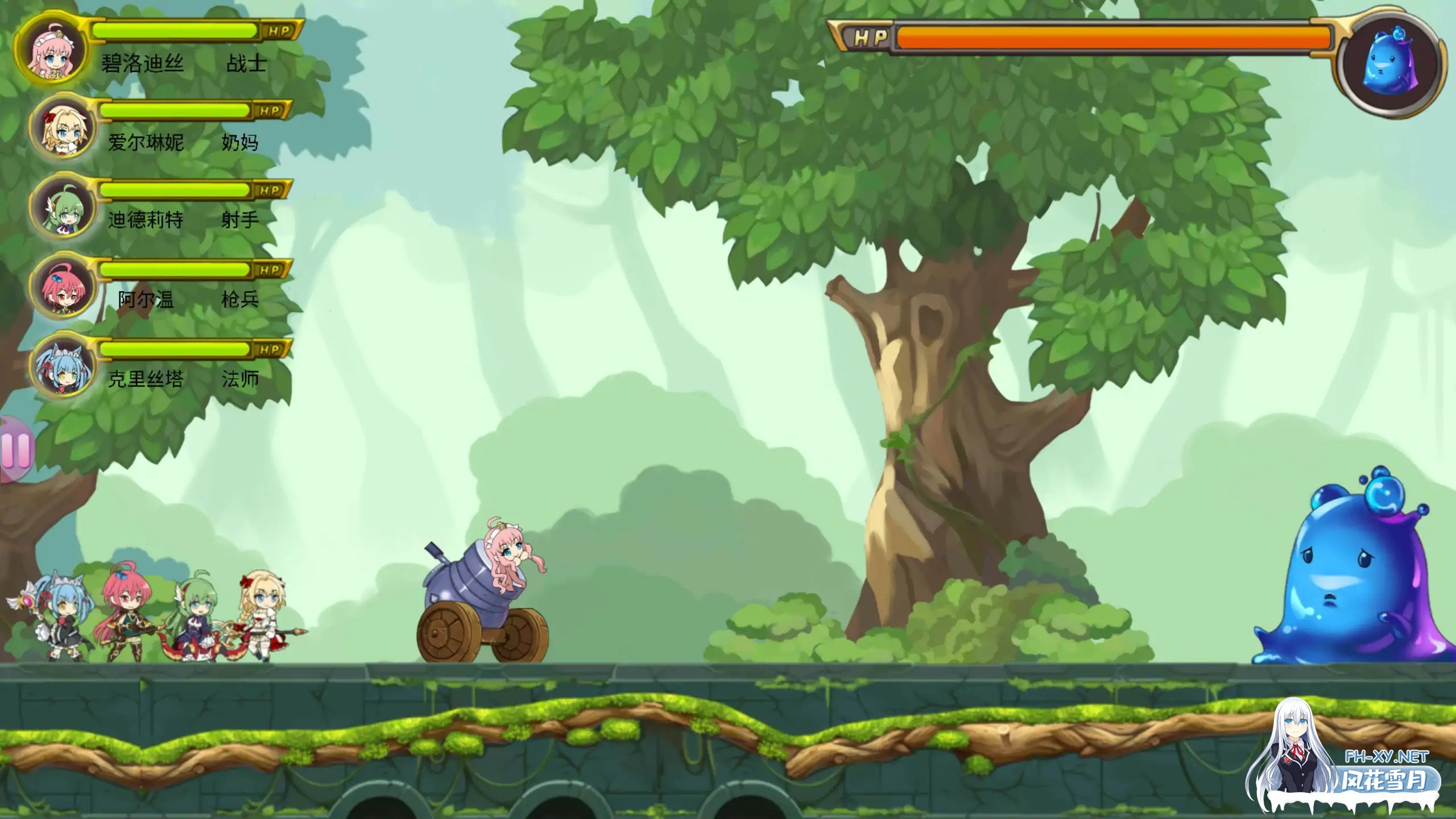Open the FH-XY.NET watermark link
The image size is (1456, 819).
pos(1386,757)
